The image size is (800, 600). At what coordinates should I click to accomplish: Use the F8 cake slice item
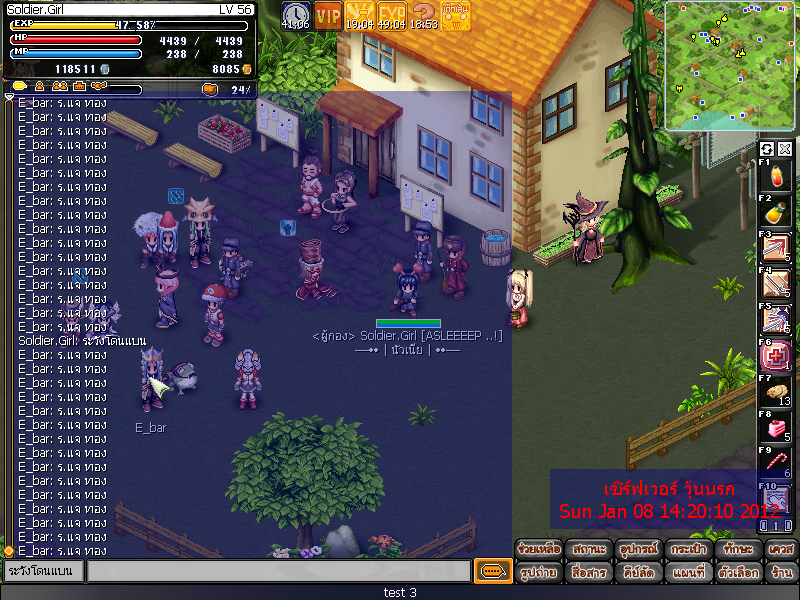pos(775,427)
